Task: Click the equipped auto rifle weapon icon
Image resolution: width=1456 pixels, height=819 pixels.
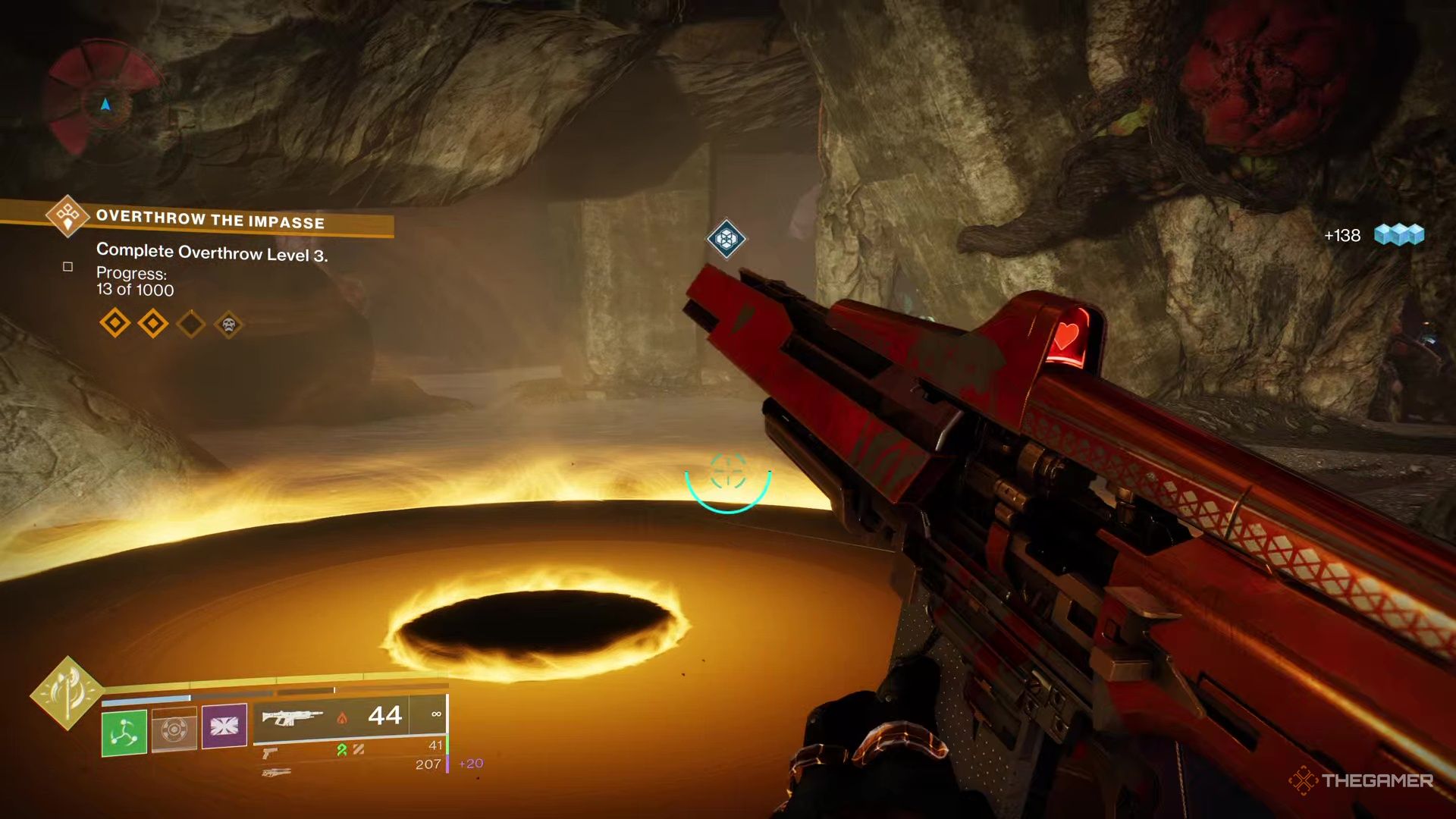Action: click(x=291, y=718)
